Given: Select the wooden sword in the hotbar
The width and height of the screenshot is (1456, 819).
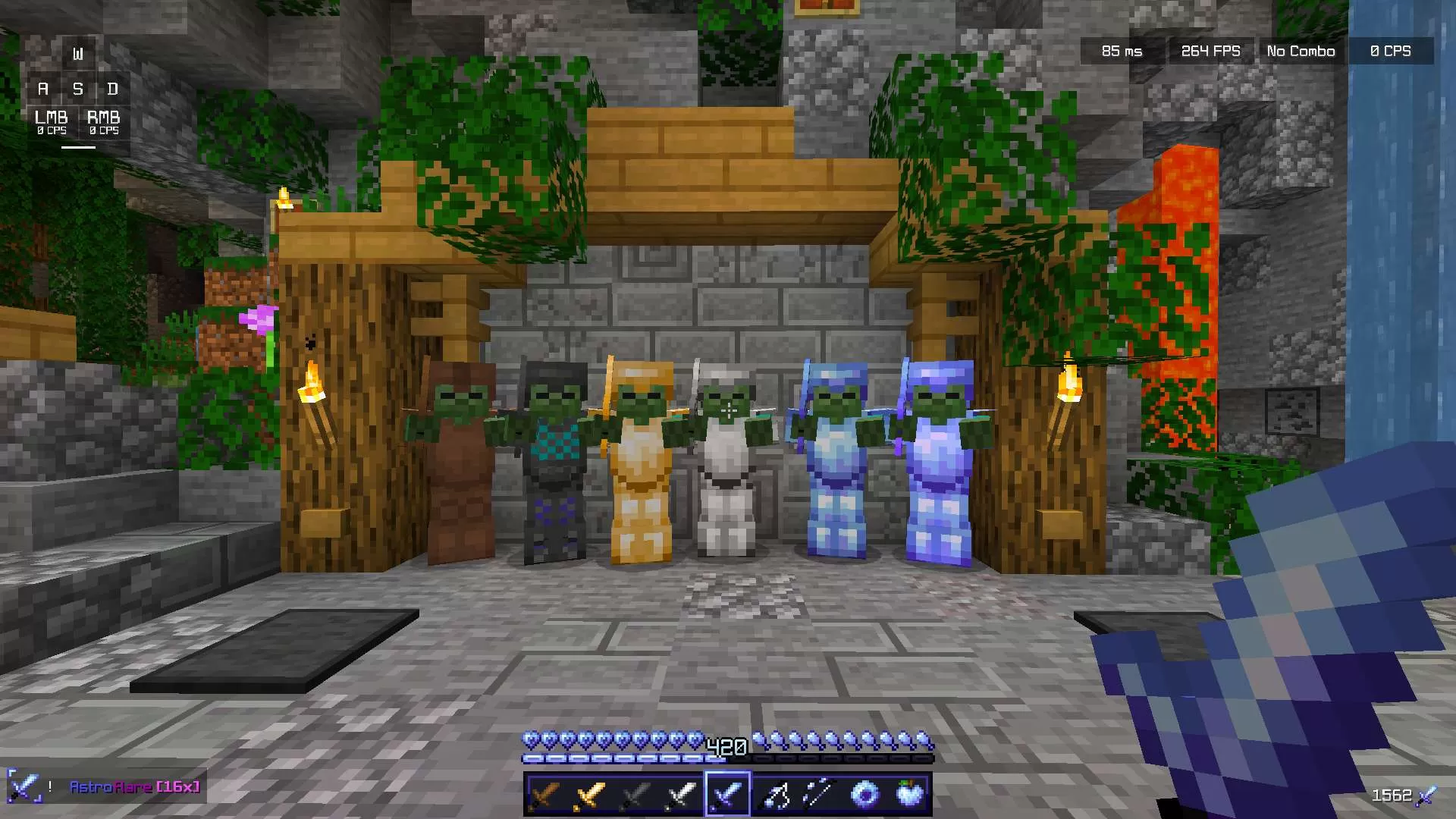Looking at the screenshot, I should click(544, 794).
